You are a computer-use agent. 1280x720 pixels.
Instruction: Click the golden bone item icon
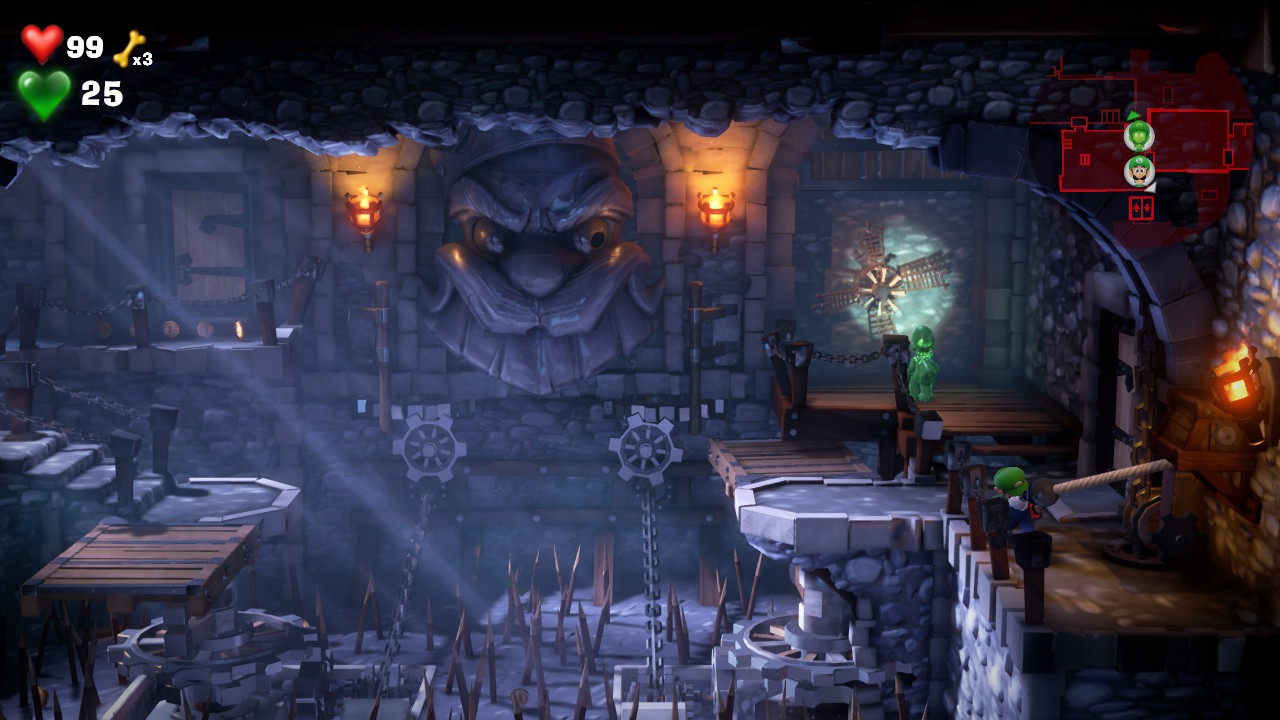point(129,48)
